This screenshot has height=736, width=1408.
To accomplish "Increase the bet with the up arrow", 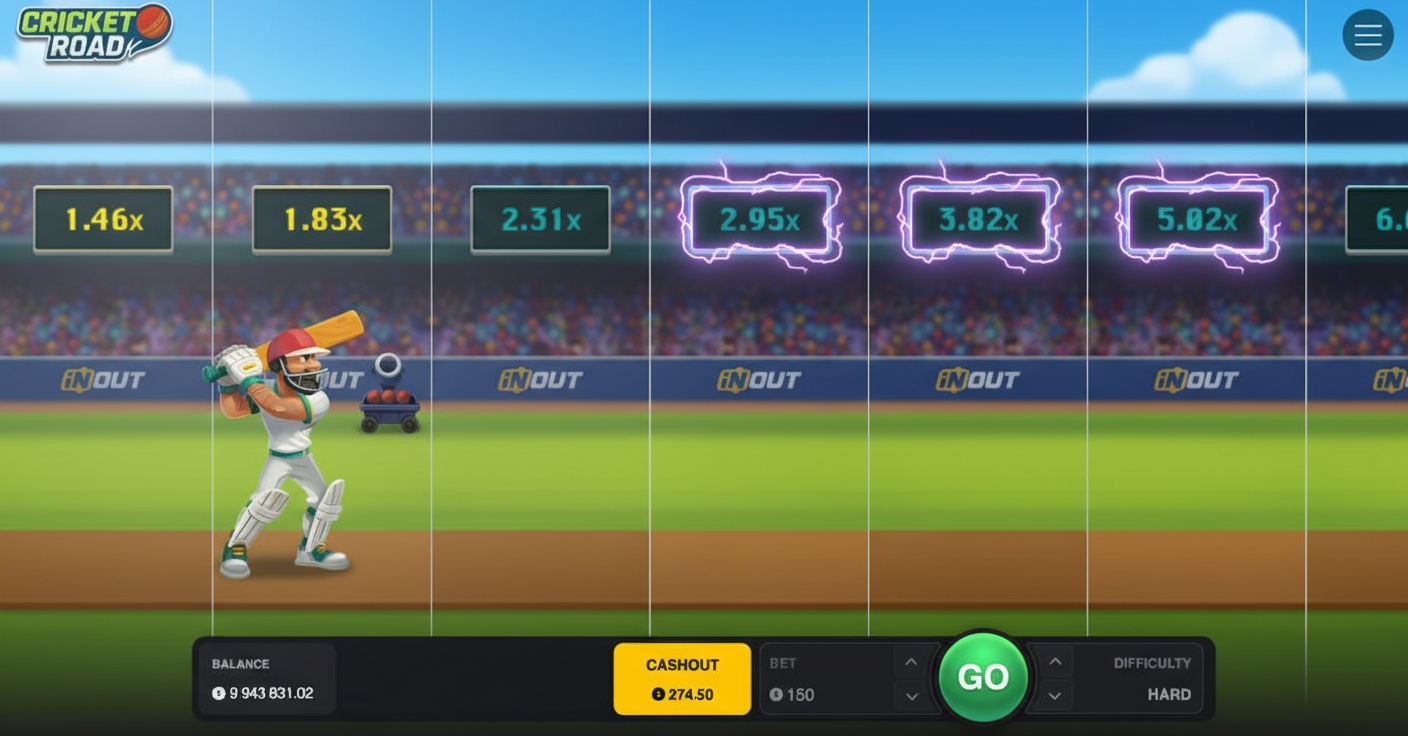I will (x=911, y=662).
